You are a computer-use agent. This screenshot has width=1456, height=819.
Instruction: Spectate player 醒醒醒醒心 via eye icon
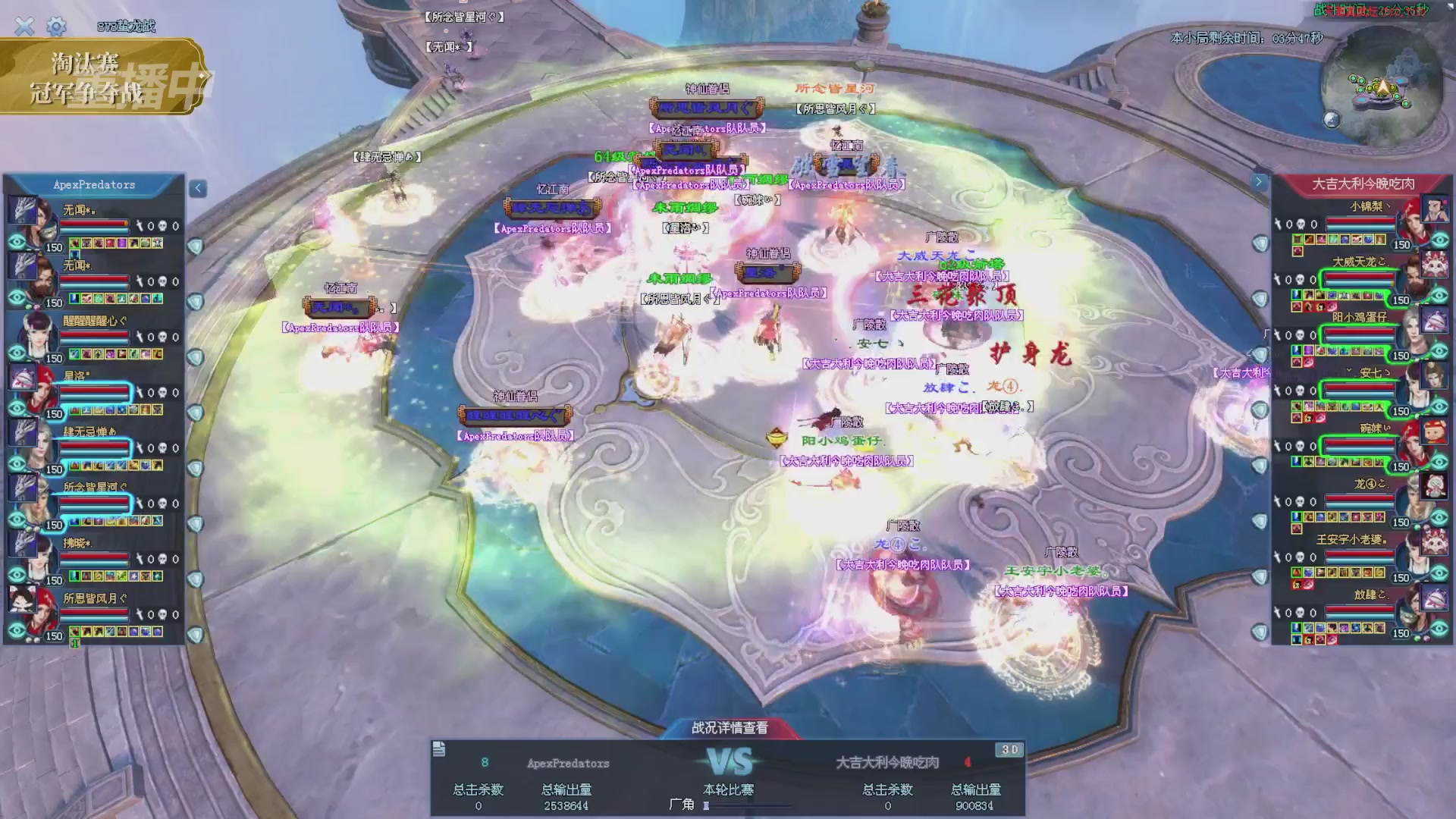[x=17, y=353]
